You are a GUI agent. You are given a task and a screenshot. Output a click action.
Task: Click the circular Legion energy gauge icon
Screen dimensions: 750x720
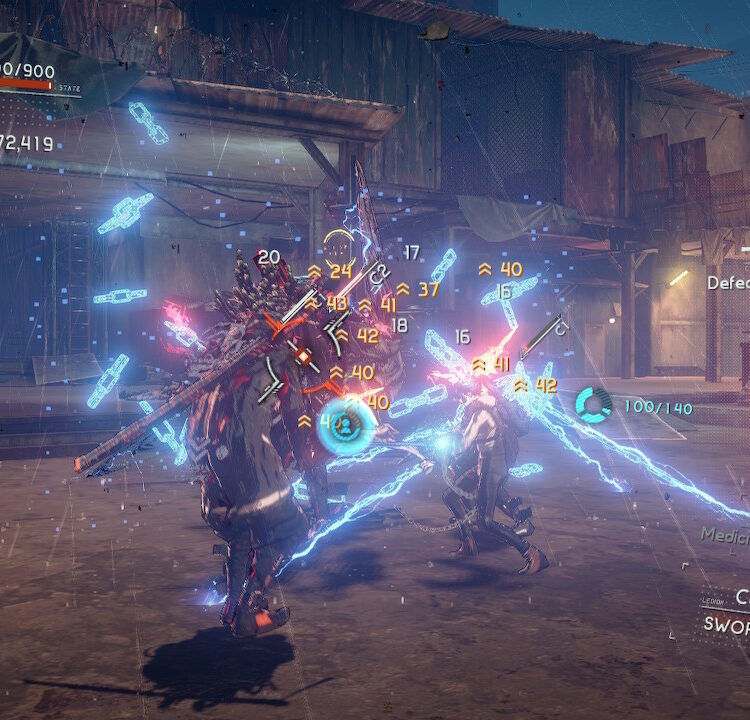click(593, 405)
